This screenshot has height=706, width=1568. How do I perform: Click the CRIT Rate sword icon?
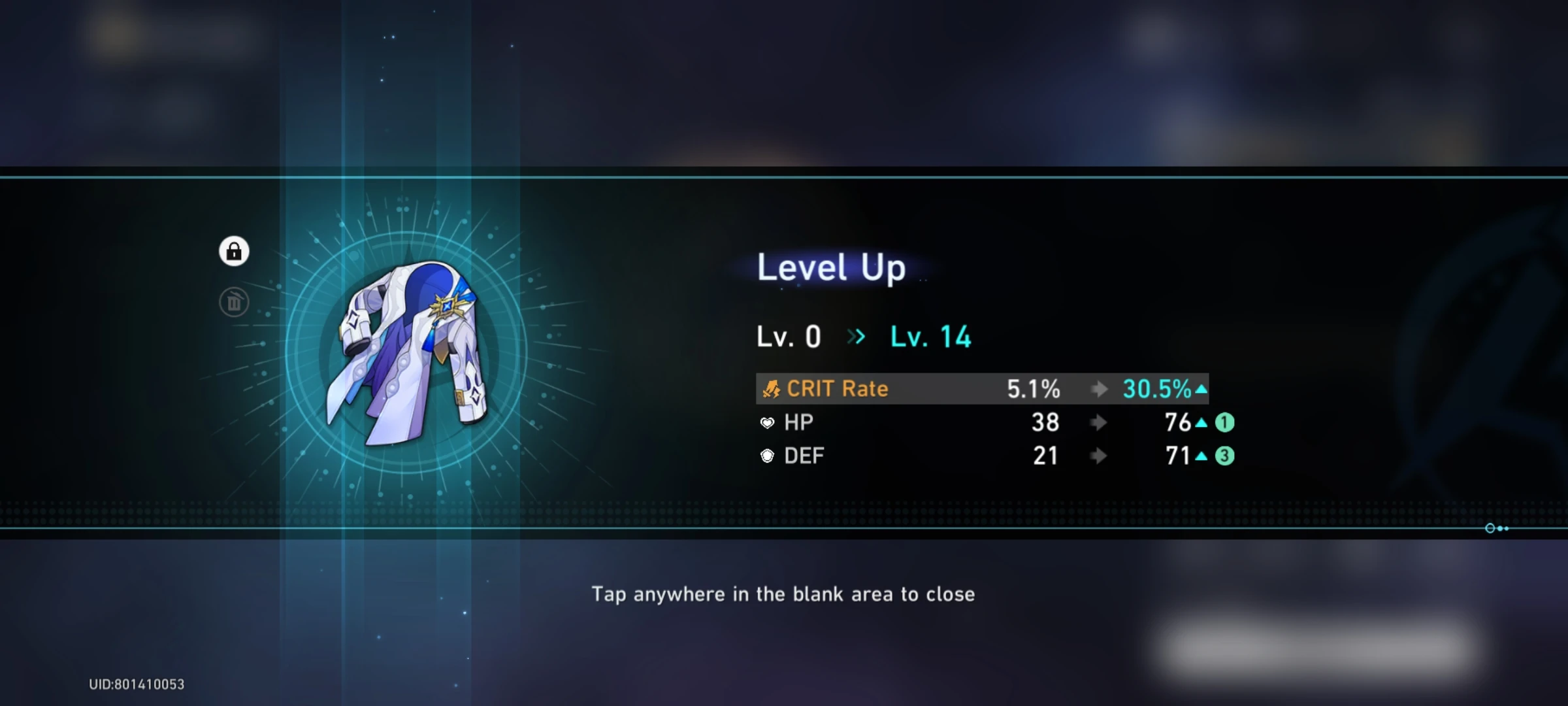(x=772, y=388)
